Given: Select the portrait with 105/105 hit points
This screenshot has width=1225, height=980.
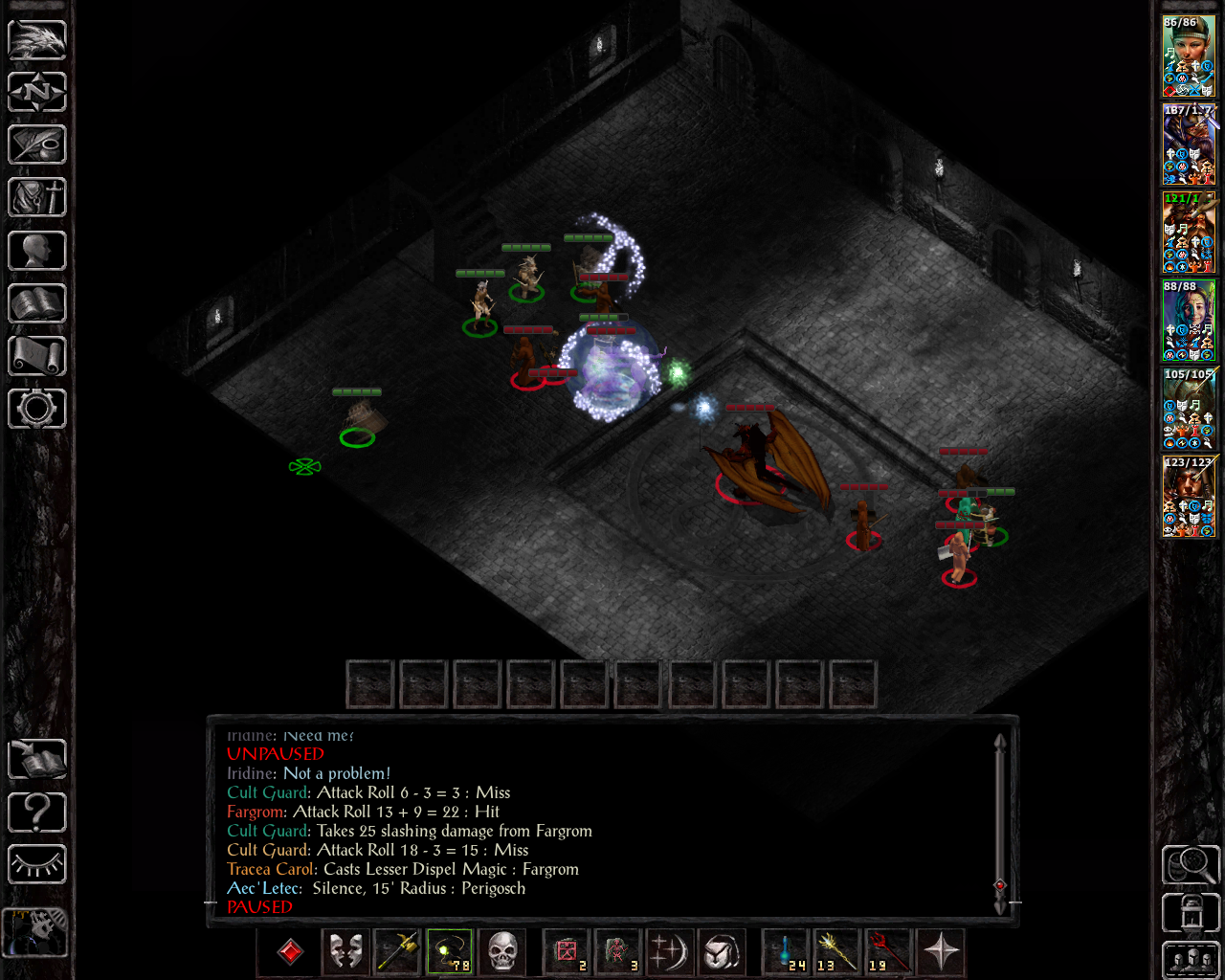Looking at the screenshot, I should pos(1188,409).
